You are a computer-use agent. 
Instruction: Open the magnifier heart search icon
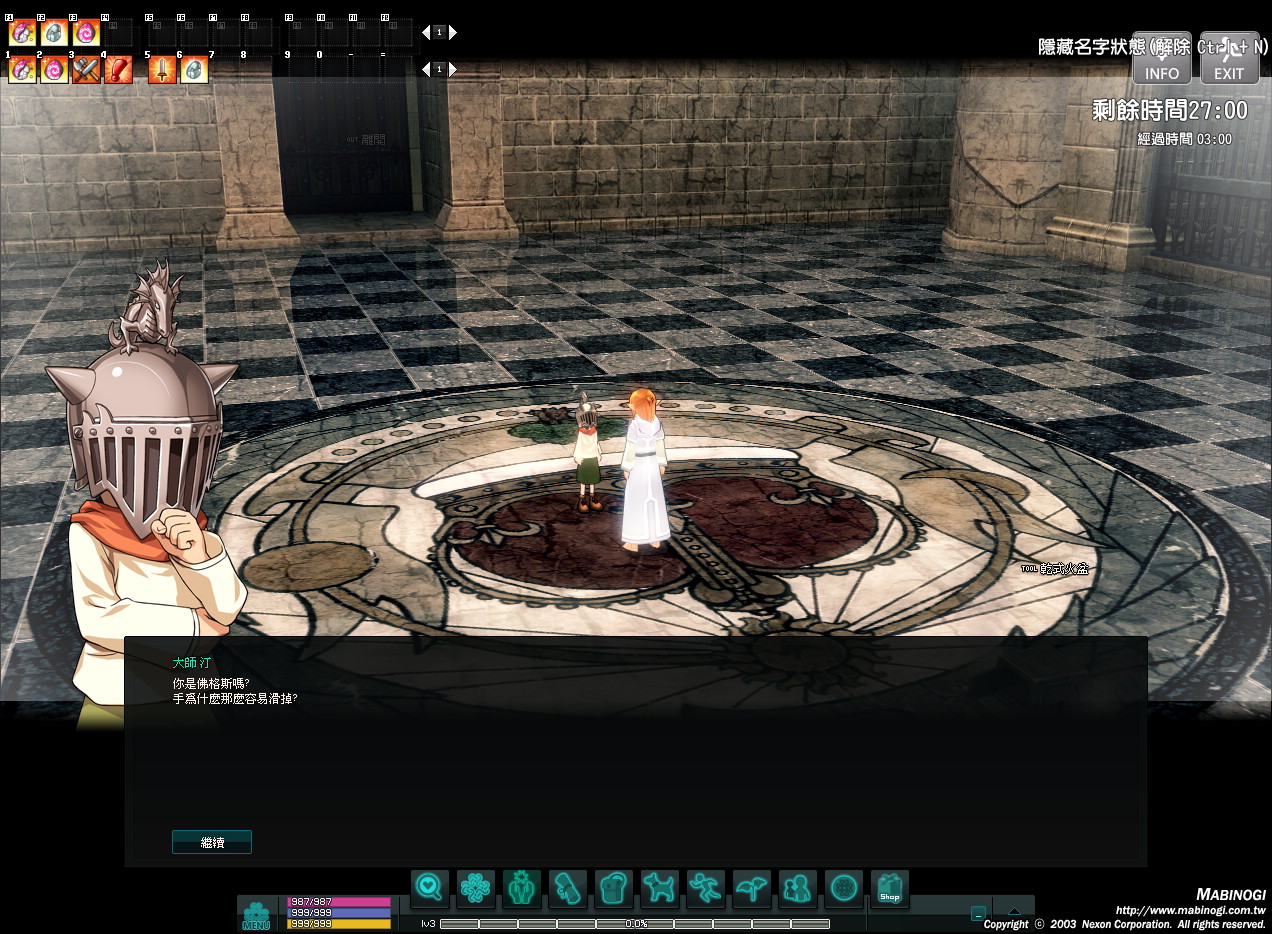pos(429,888)
